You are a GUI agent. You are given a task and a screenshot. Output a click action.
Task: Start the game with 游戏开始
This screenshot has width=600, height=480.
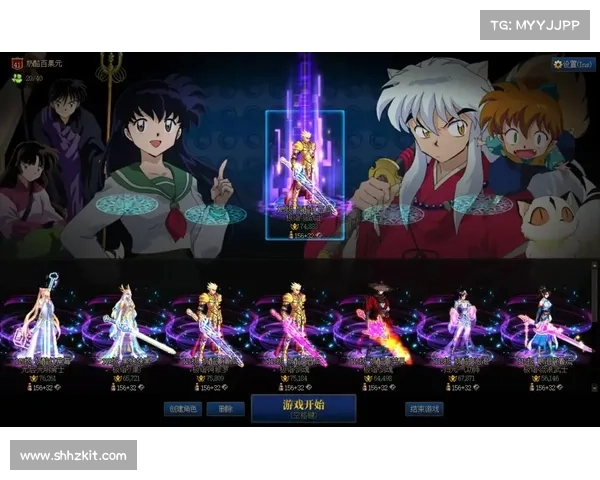pos(301,408)
